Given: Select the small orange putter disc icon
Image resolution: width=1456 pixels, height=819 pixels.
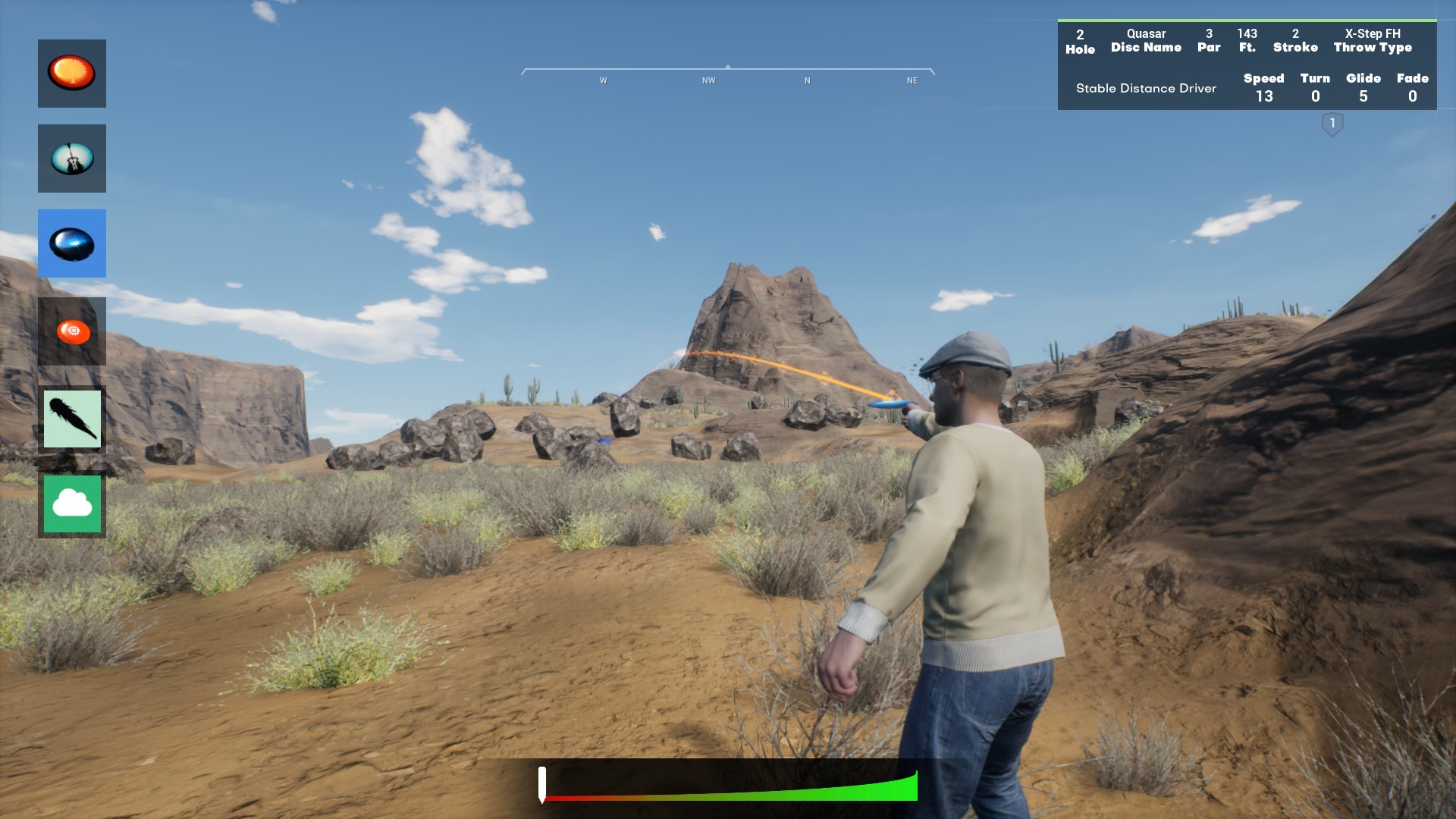Looking at the screenshot, I should point(72,330).
